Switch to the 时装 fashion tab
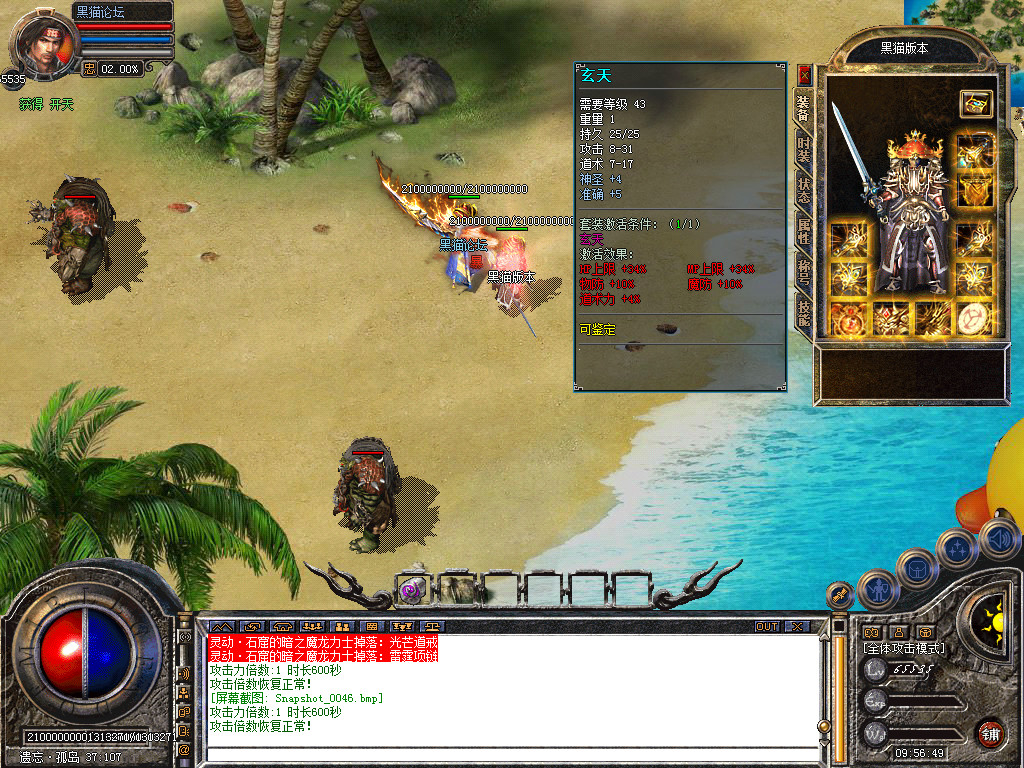Screen dimensions: 1024x768 click(x=803, y=149)
